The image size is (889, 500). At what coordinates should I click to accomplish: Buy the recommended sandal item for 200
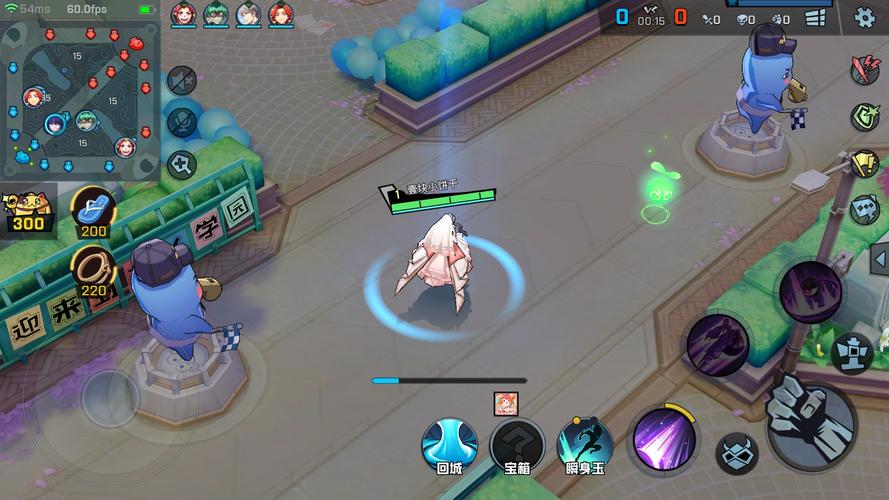click(93, 211)
